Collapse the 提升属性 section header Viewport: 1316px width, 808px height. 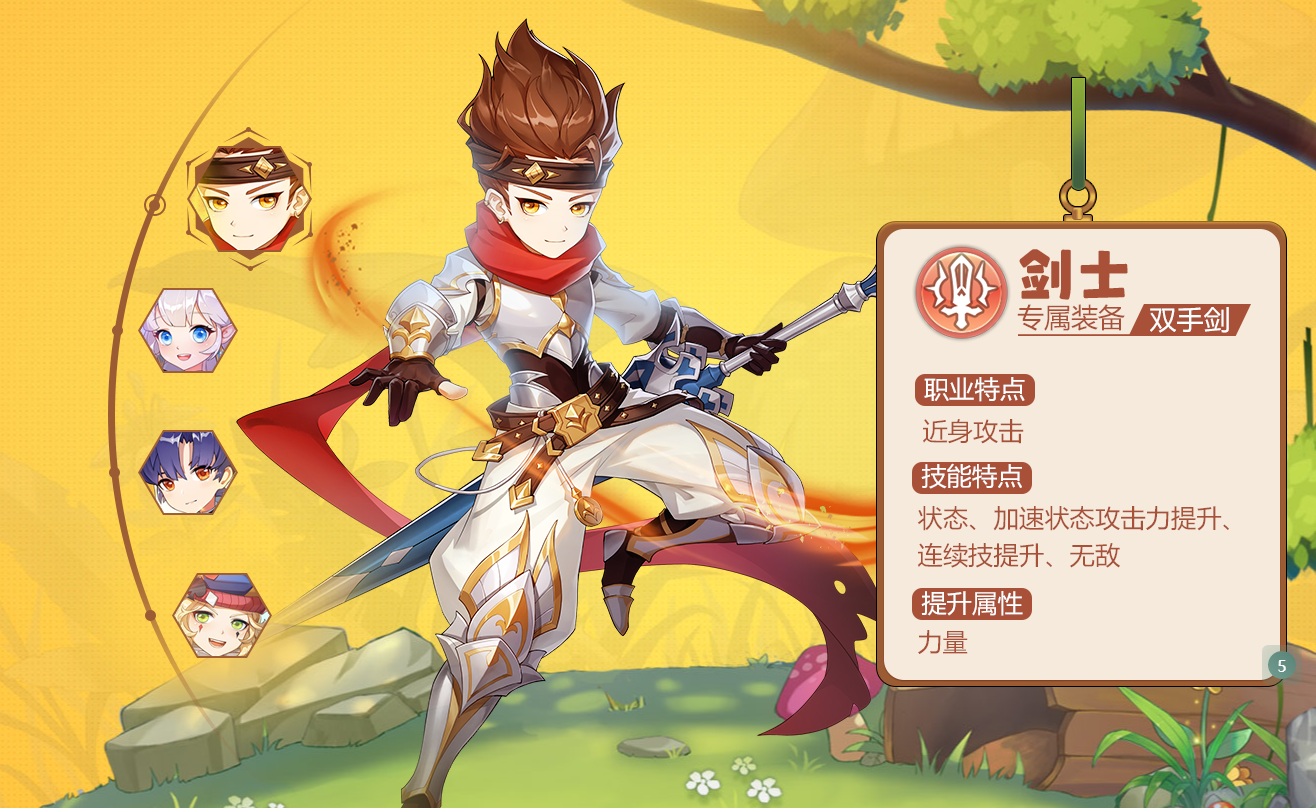[971, 604]
